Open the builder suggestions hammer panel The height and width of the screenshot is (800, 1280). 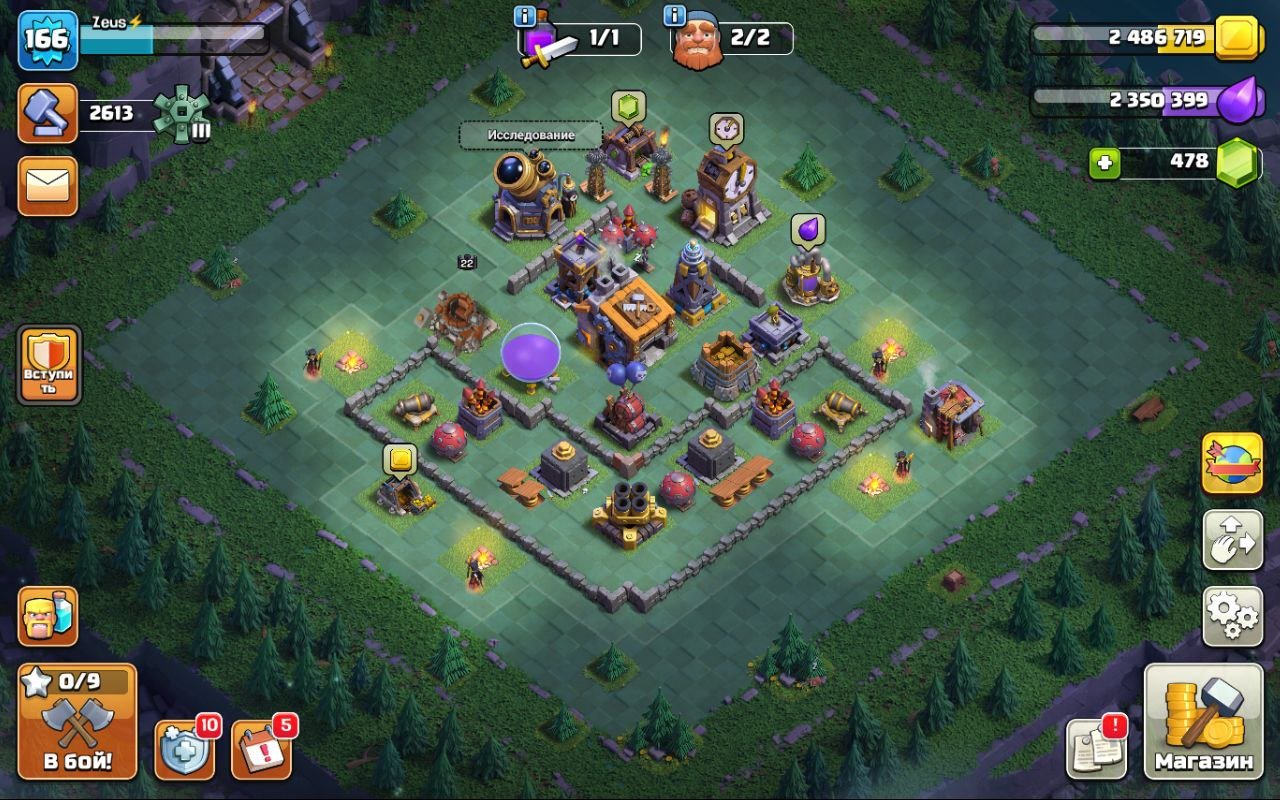pos(46,112)
